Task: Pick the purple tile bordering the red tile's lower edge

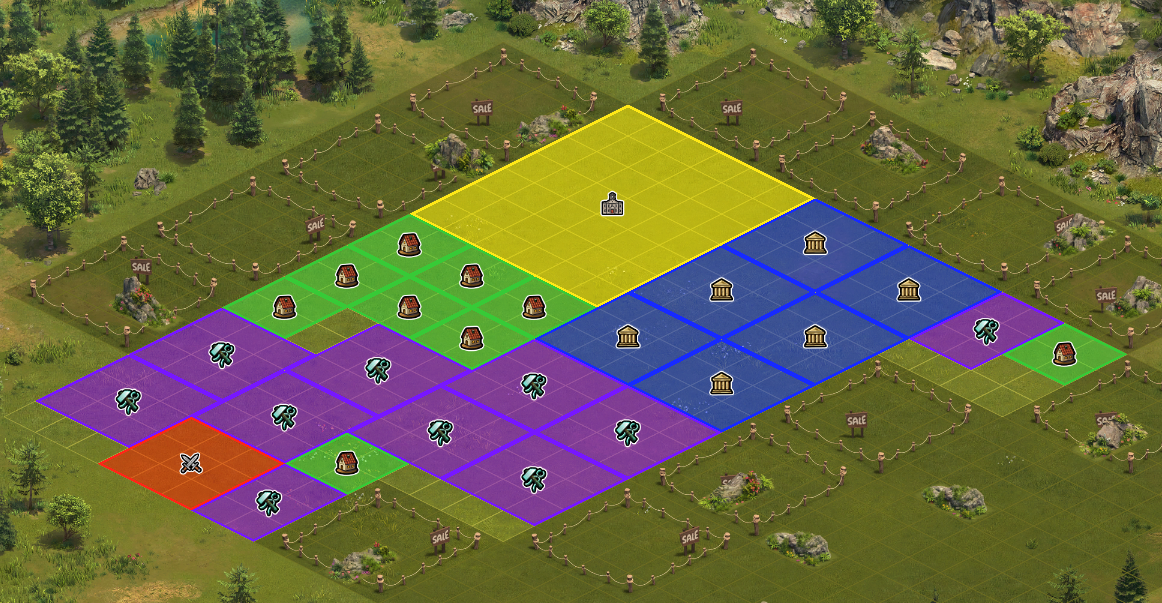Action: pyautogui.click(x=267, y=501)
